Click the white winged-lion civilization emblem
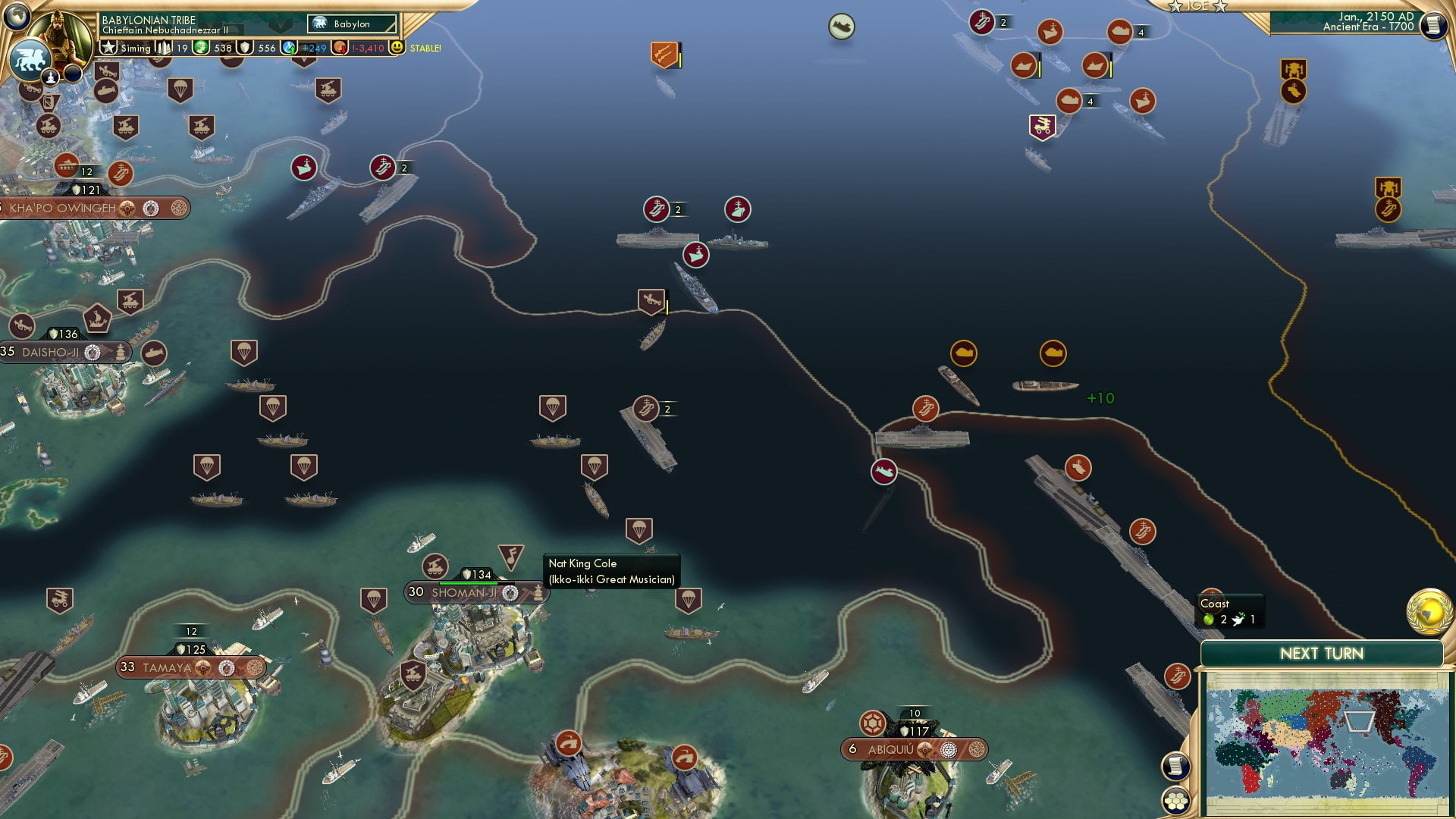The height and width of the screenshot is (819, 1456). (29, 59)
